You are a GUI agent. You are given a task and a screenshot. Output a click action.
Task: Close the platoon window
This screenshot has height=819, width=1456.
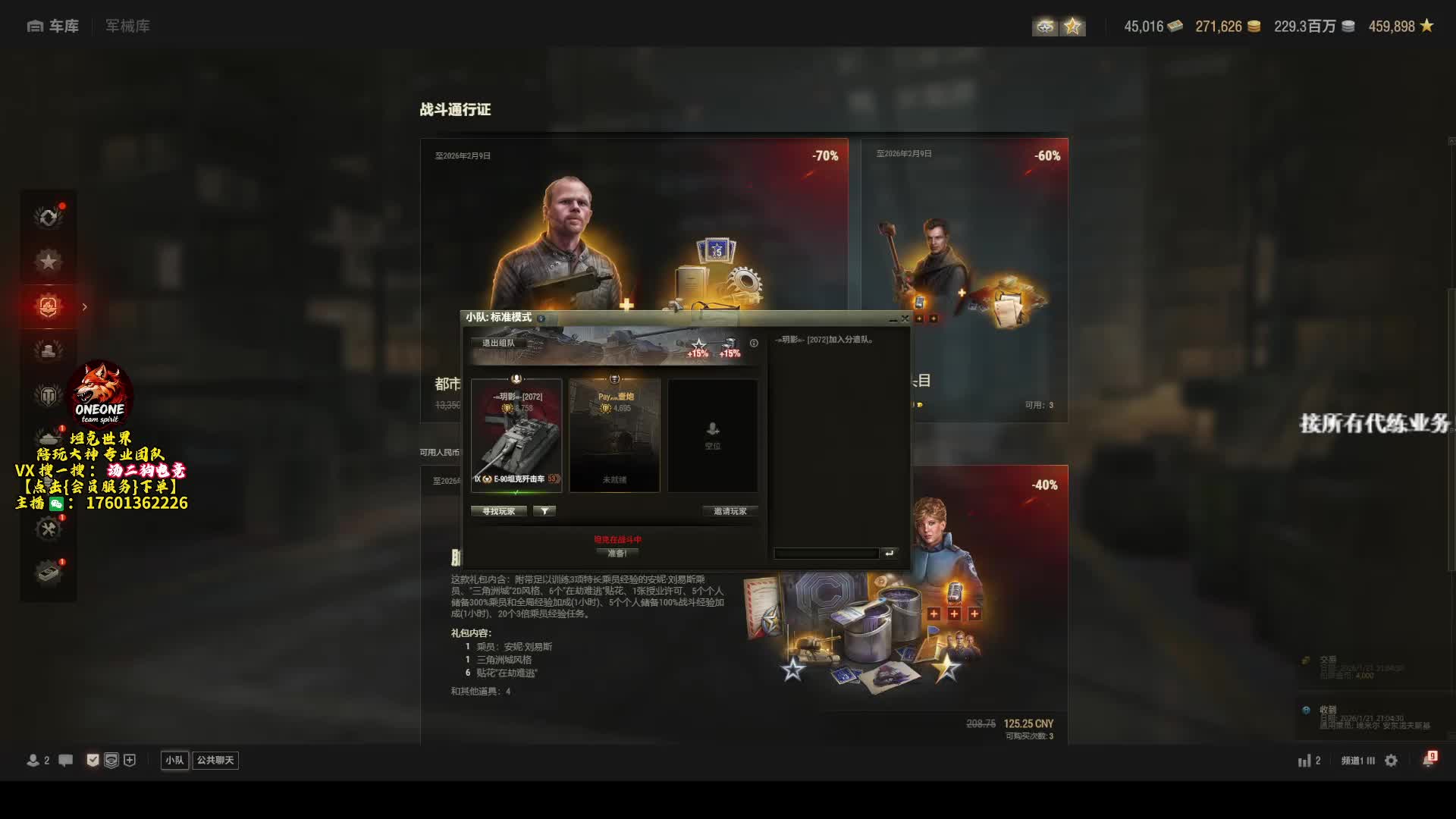pos(905,318)
